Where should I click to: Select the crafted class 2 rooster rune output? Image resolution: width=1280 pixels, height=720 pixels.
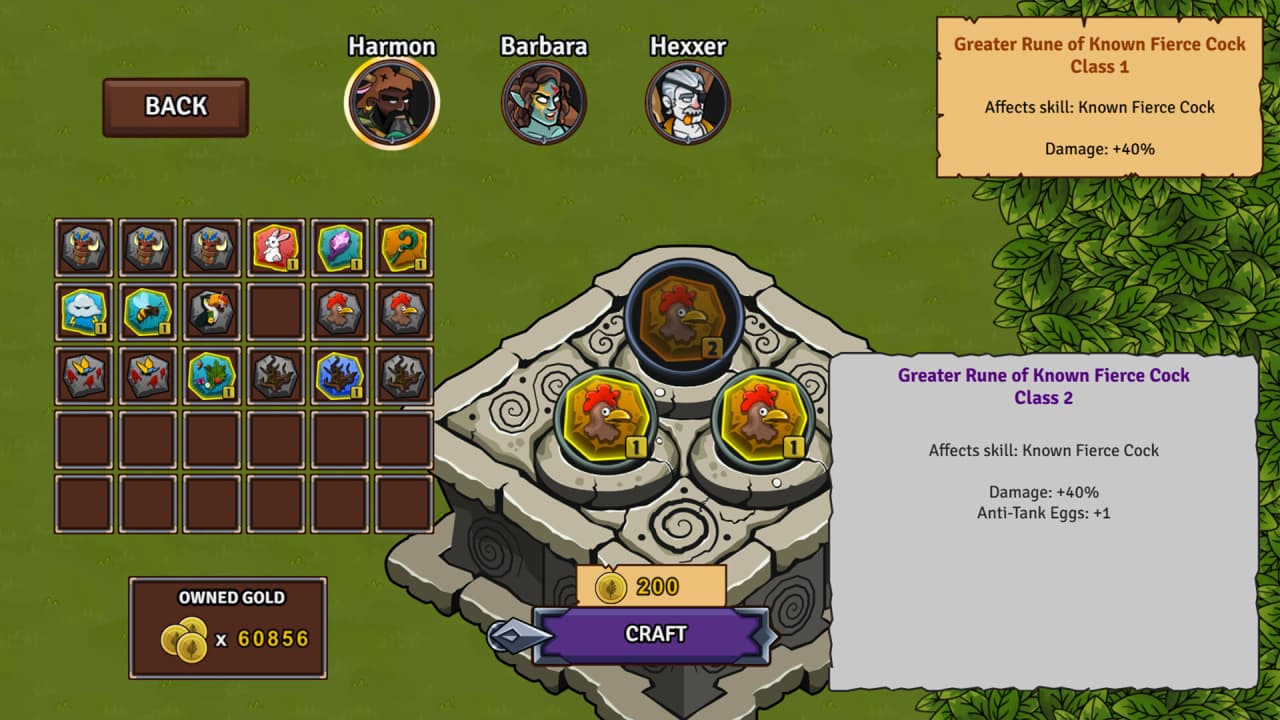(682, 320)
